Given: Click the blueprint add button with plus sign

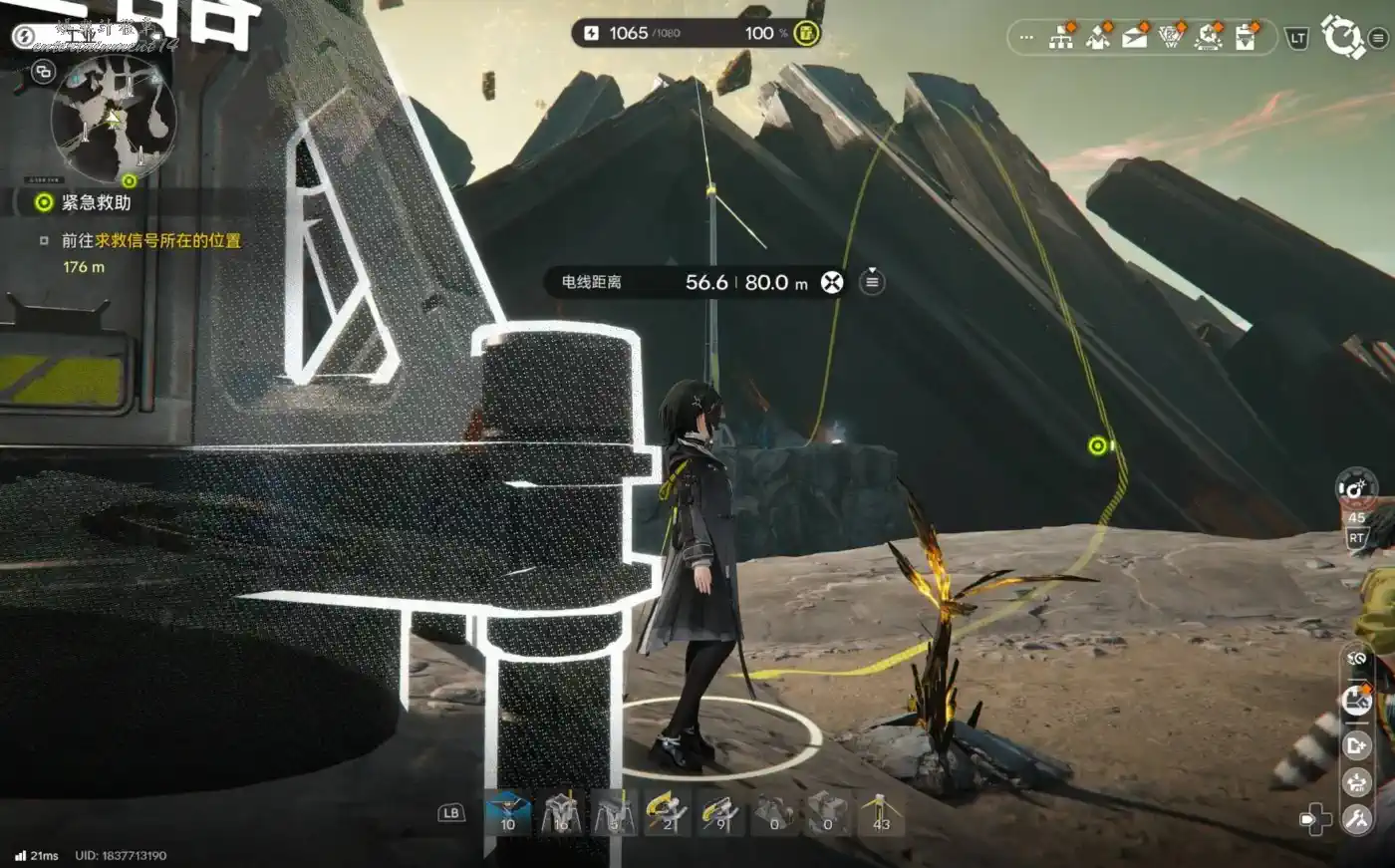Looking at the screenshot, I should [x=1356, y=744].
